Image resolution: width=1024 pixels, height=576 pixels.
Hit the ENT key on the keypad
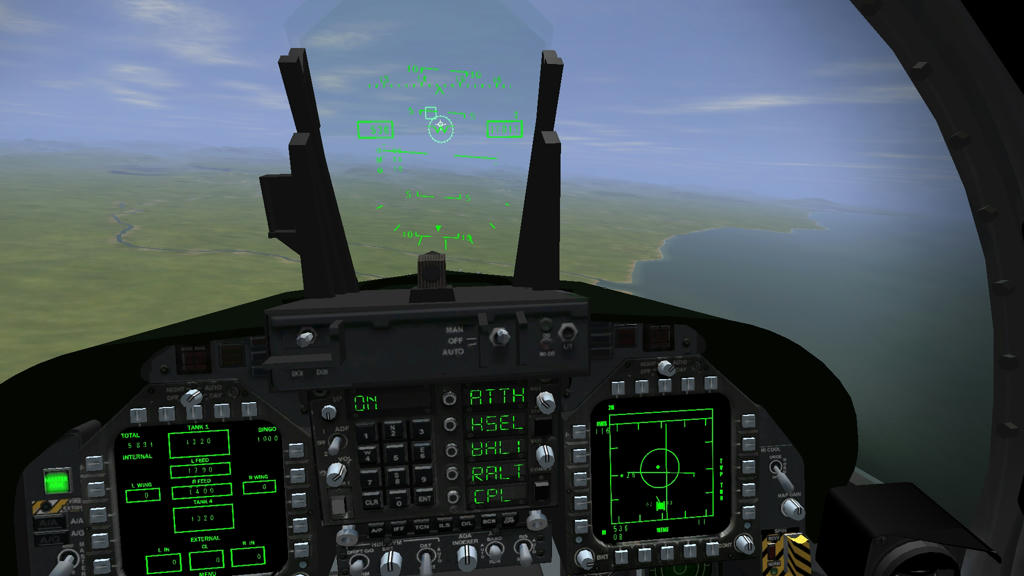coord(424,497)
